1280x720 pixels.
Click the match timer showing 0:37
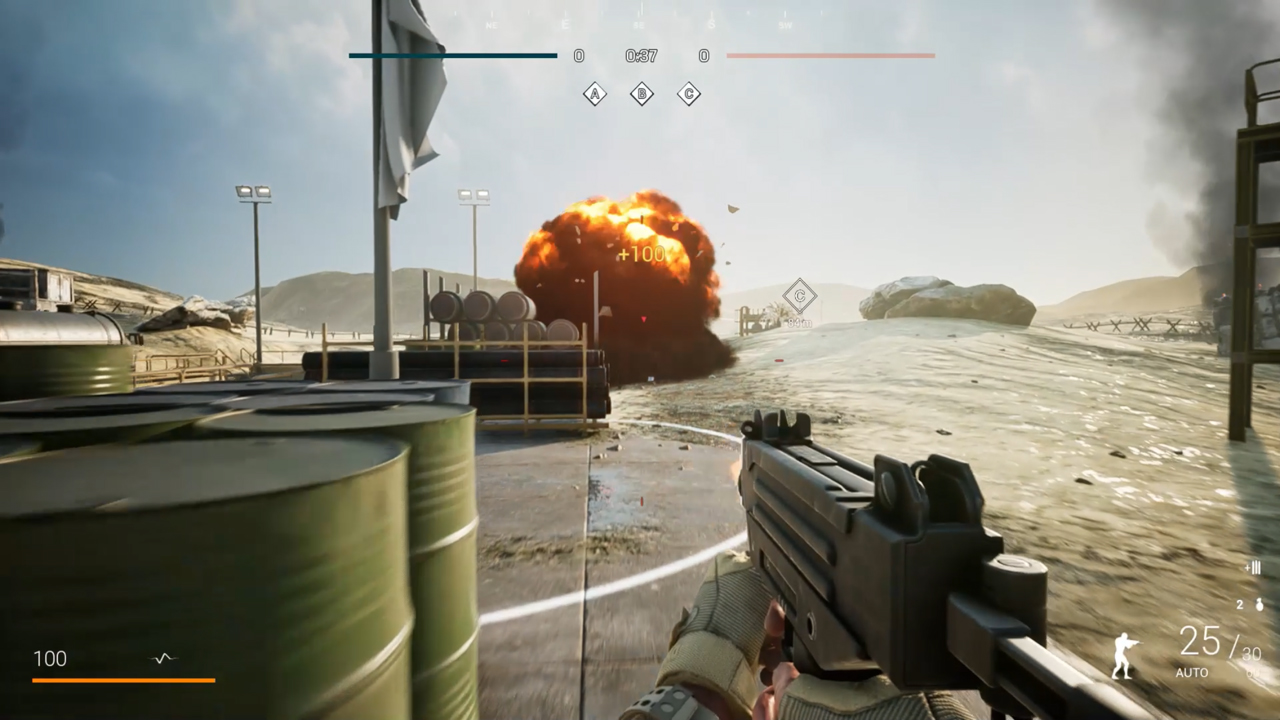click(x=640, y=56)
